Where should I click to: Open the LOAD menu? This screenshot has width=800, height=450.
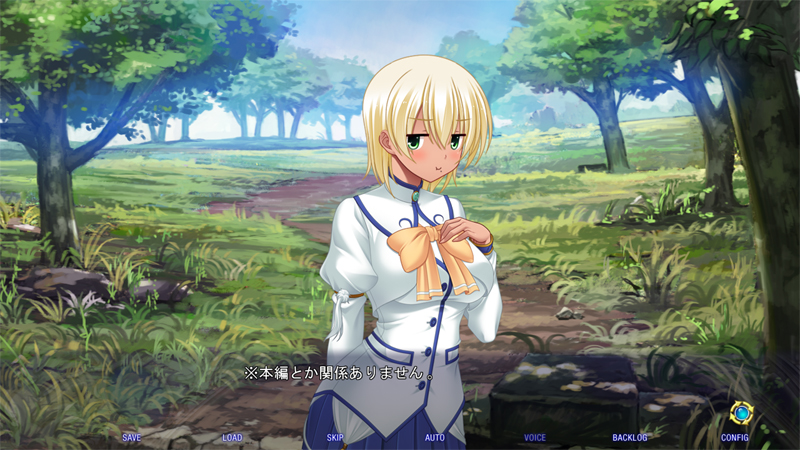click(232, 438)
